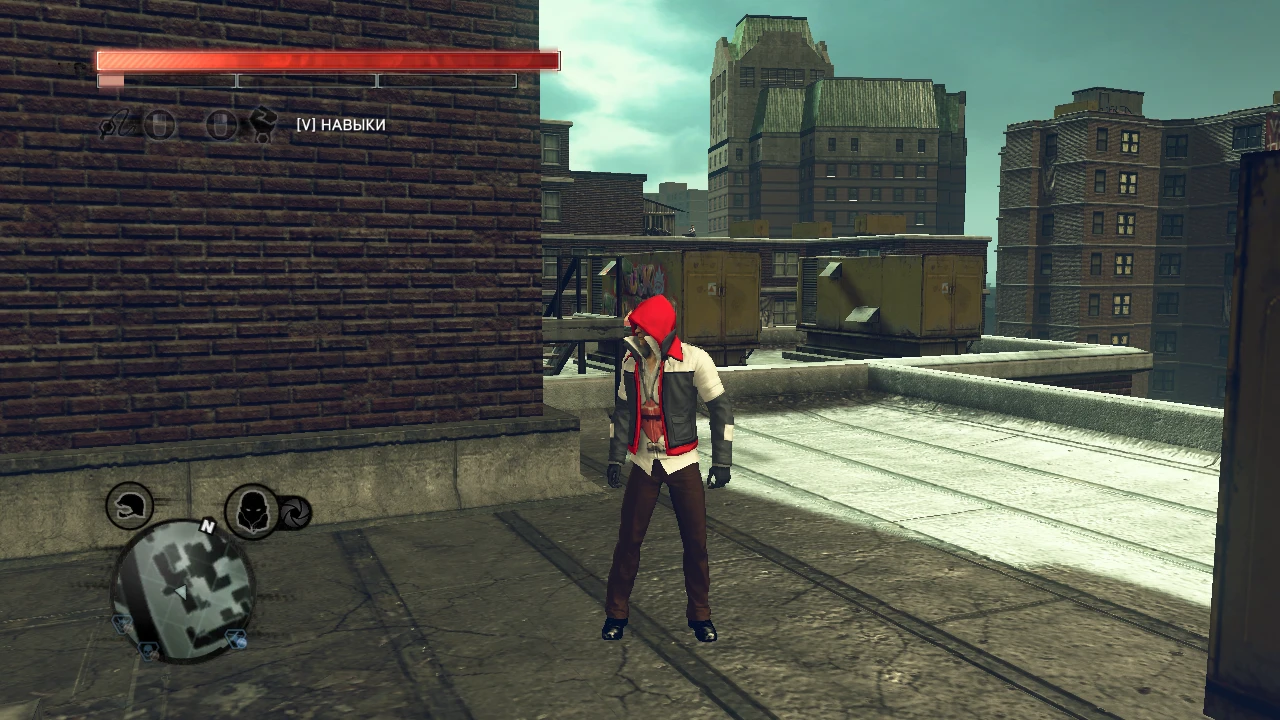This screenshot has width=1280, height=720.
Task: Click the helmet disguise icon above the minimap
Action: pyautogui.click(x=128, y=508)
